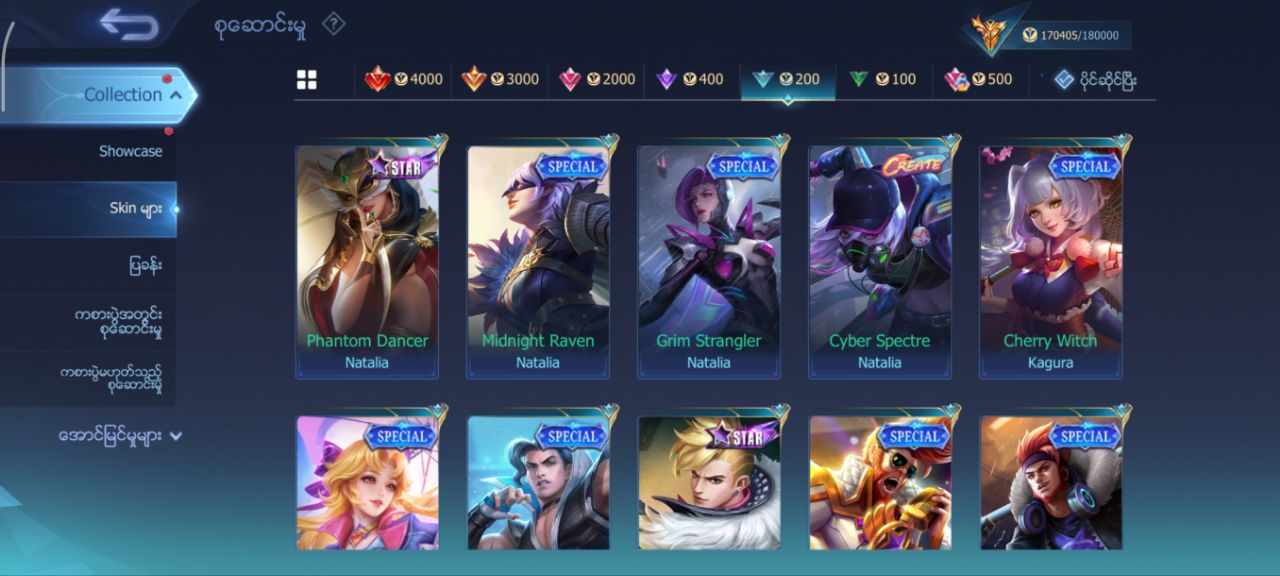Open the help question mark icon

pyautogui.click(x=334, y=24)
